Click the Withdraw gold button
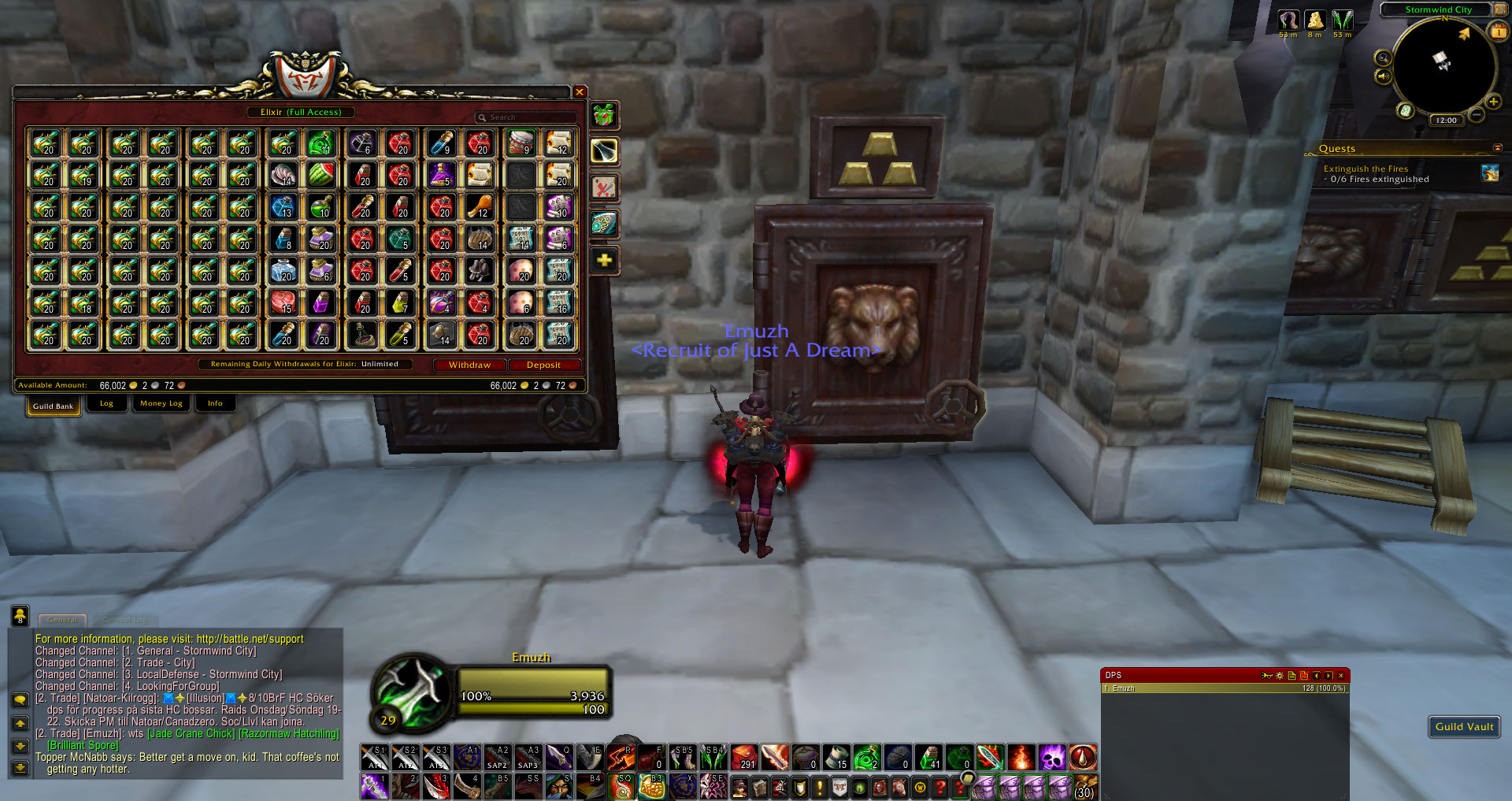 click(469, 365)
